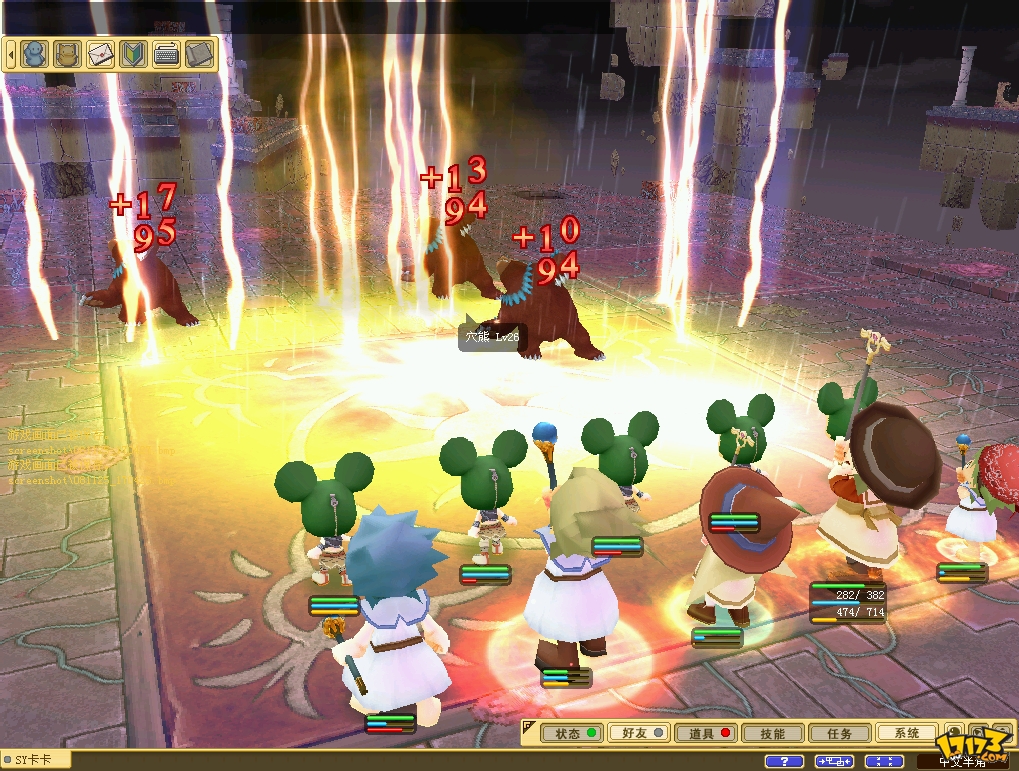Open the 状态 status menu
This screenshot has width=1019, height=771.
pyautogui.click(x=573, y=733)
